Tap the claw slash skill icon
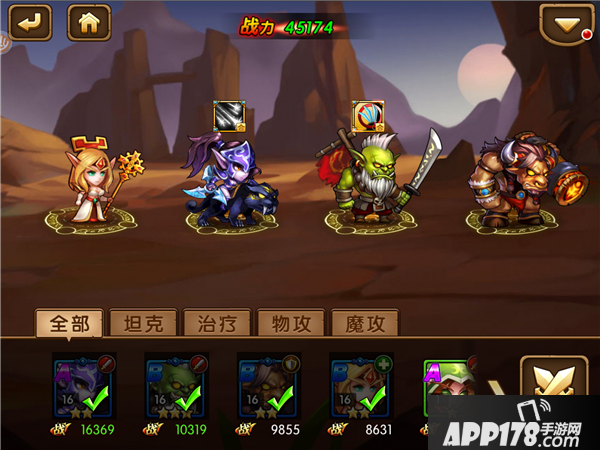This screenshot has width=600, height=450. tap(229, 116)
